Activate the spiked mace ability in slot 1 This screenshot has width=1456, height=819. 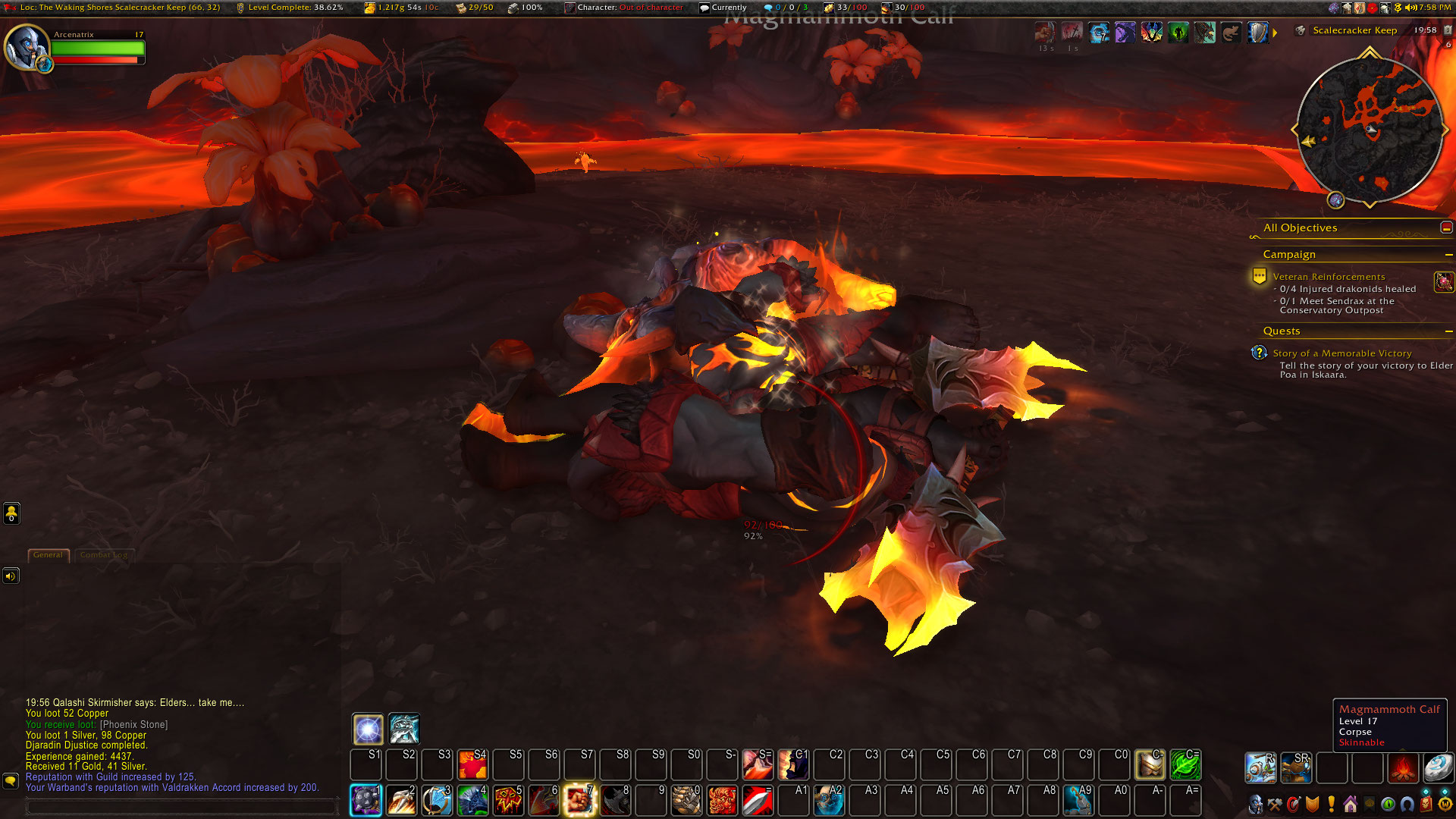tap(366, 801)
